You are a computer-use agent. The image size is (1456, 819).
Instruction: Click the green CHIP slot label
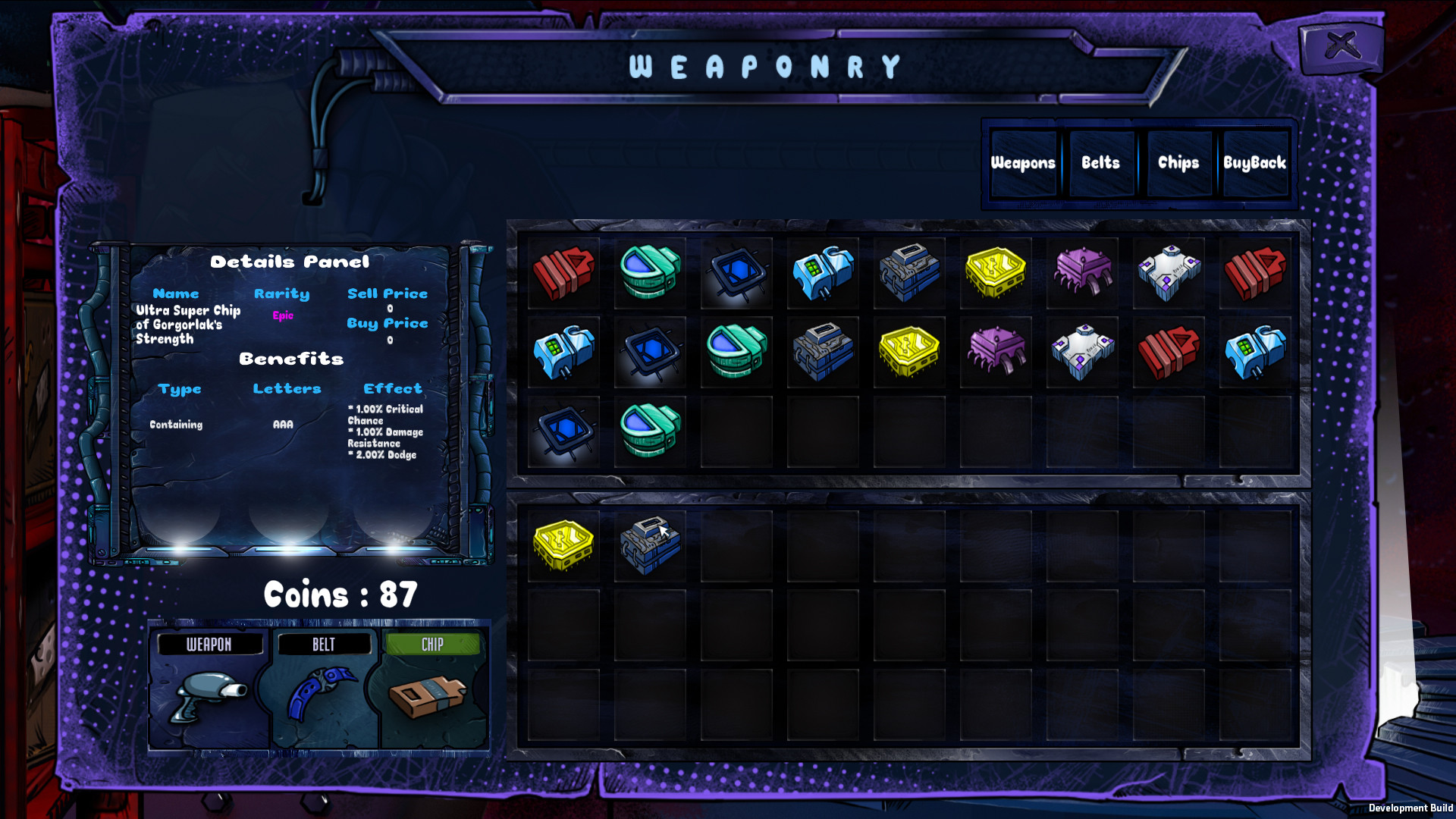431,644
